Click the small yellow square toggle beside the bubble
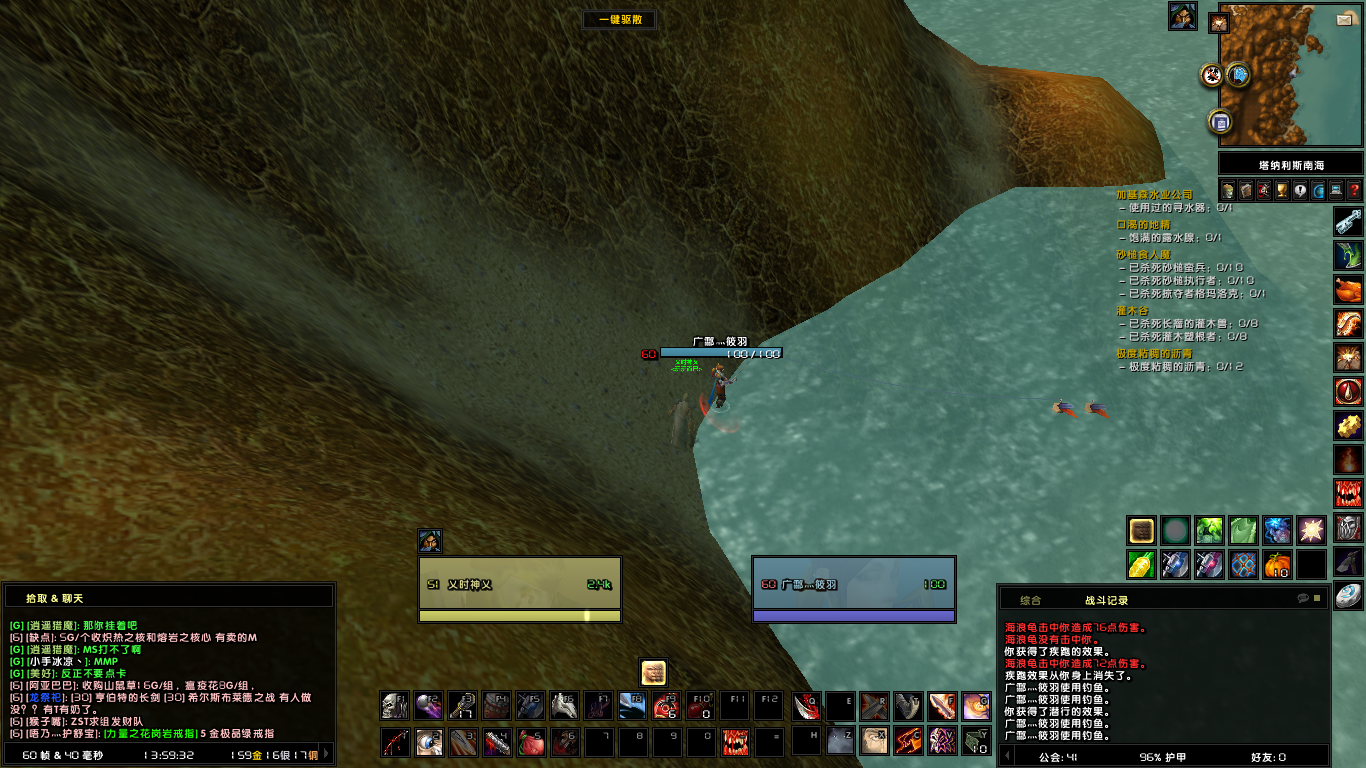Image resolution: width=1366 pixels, height=768 pixels. click(1316, 597)
